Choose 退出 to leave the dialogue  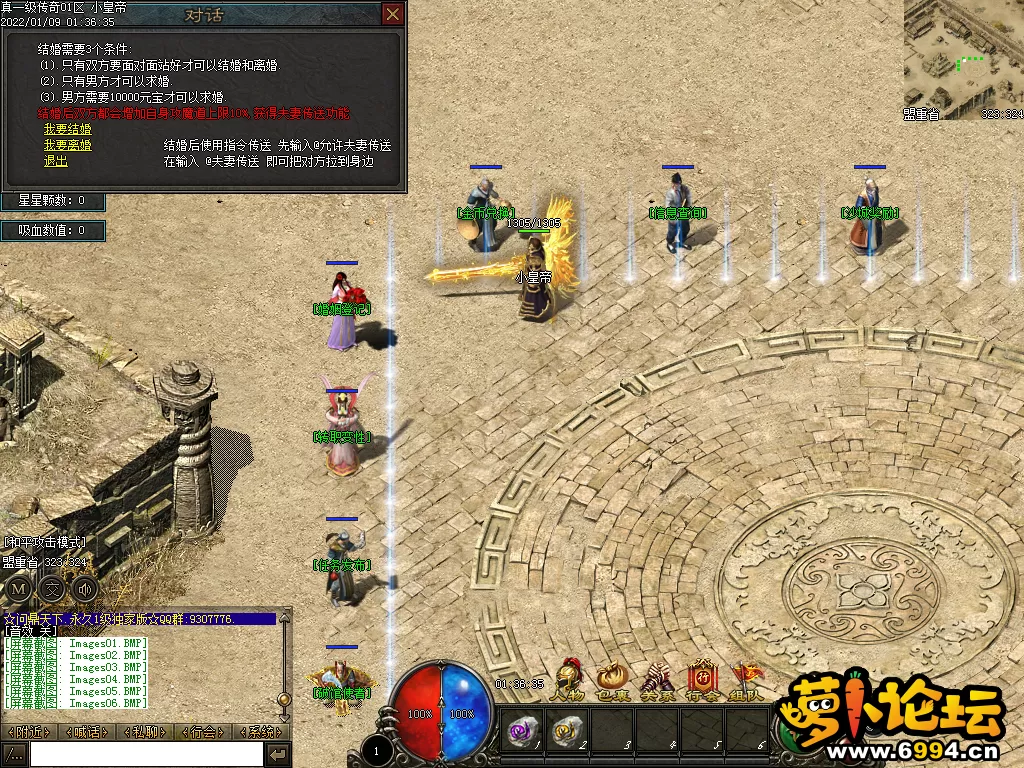pyautogui.click(x=55, y=161)
